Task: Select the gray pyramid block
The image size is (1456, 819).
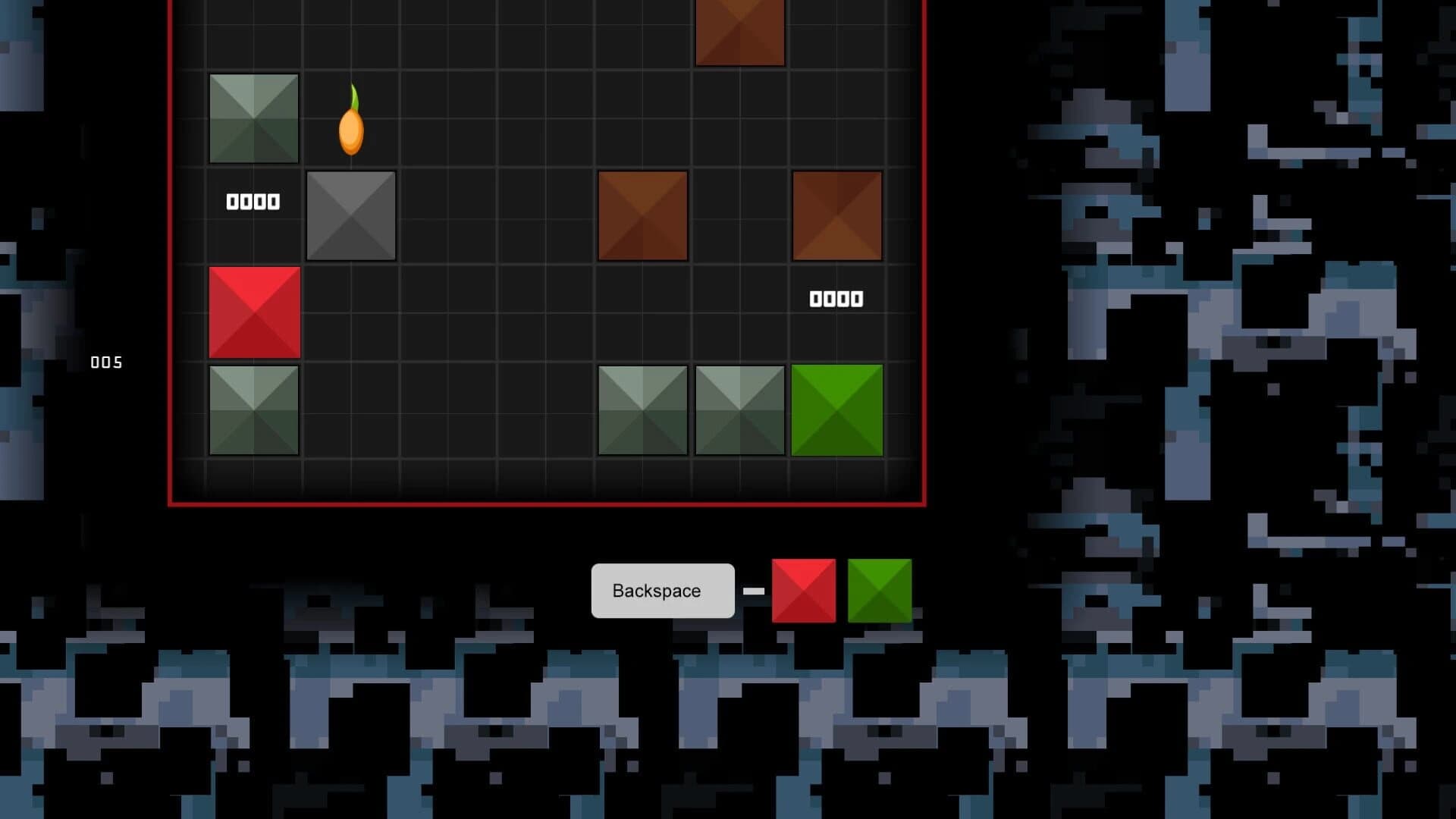Action: [351, 215]
